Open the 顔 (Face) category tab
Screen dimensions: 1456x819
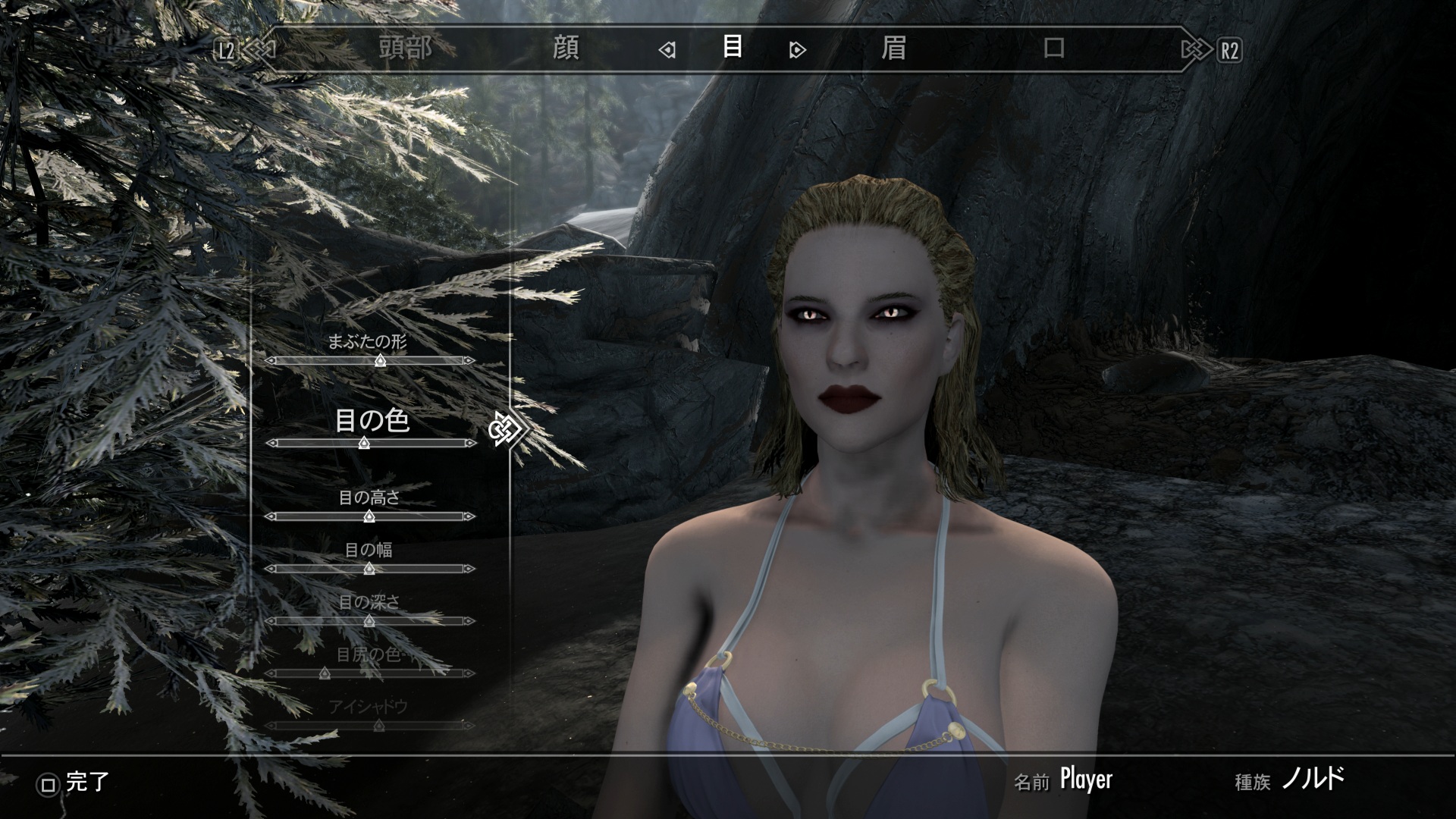click(x=566, y=49)
